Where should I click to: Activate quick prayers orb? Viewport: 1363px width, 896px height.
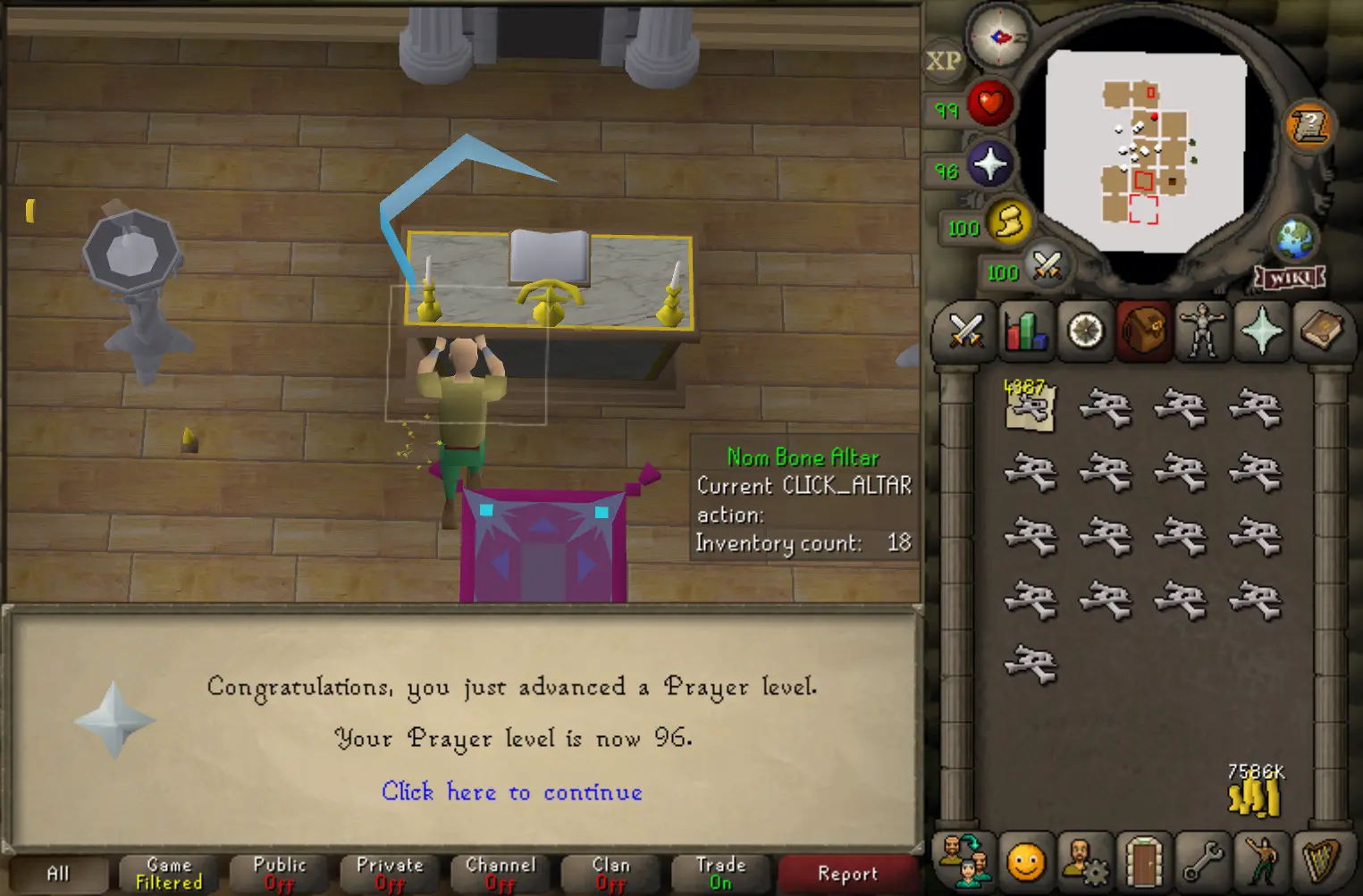point(990,165)
